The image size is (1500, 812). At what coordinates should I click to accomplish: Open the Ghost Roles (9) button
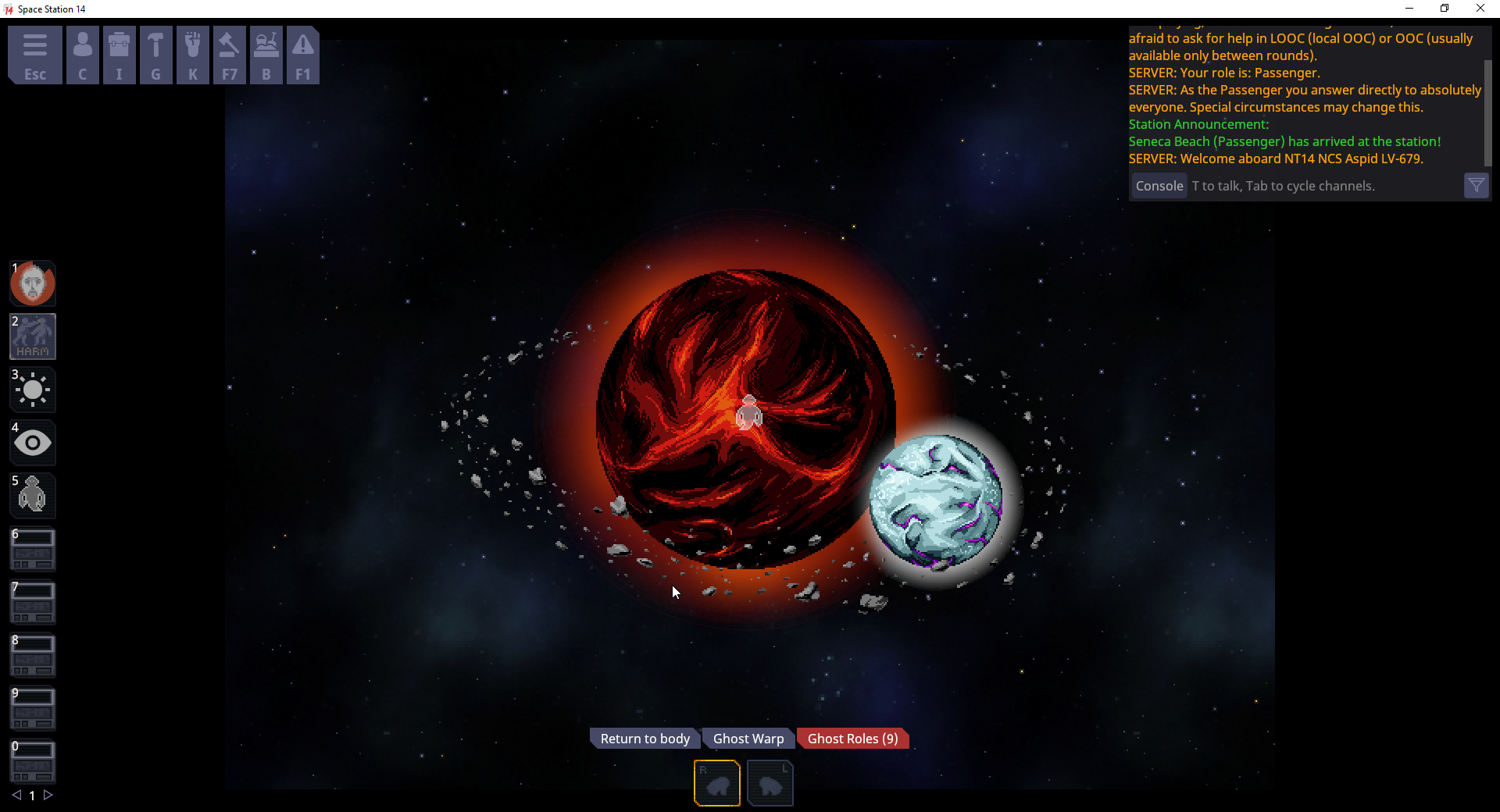click(x=852, y=738)
